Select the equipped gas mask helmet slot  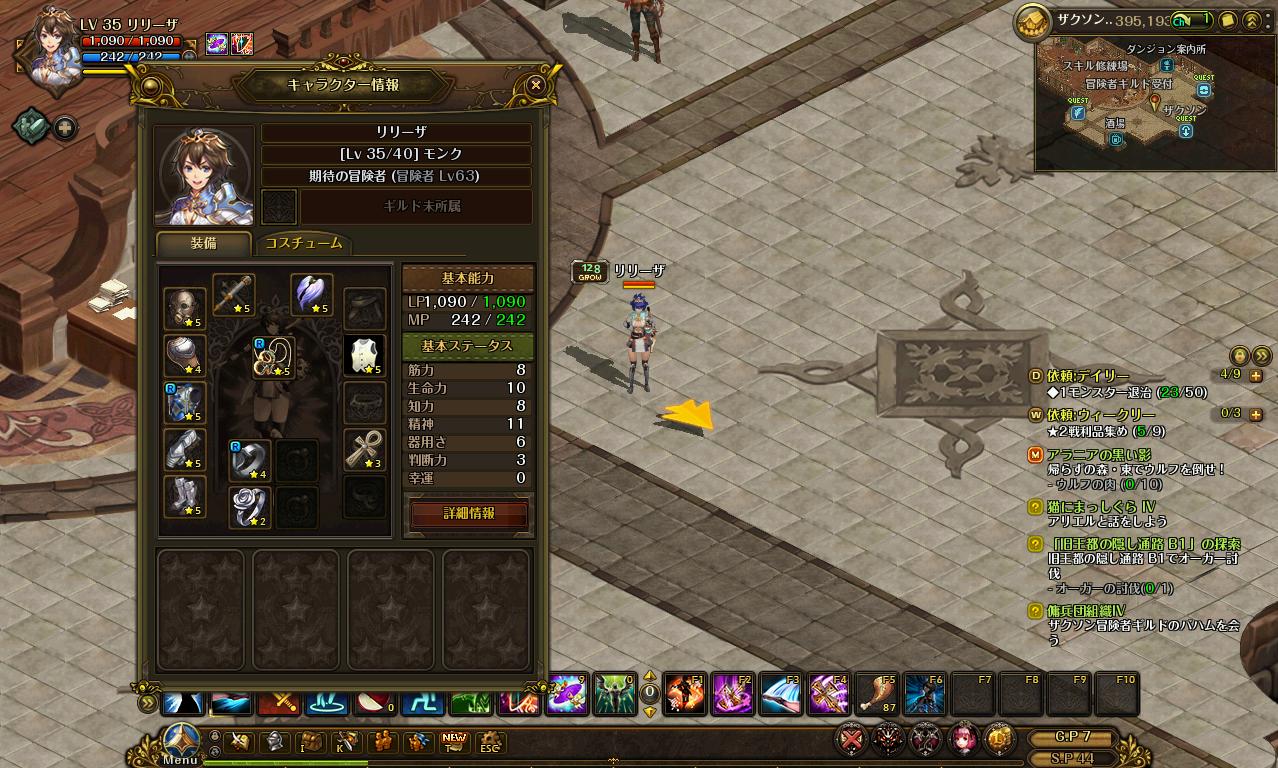(185, 308)
